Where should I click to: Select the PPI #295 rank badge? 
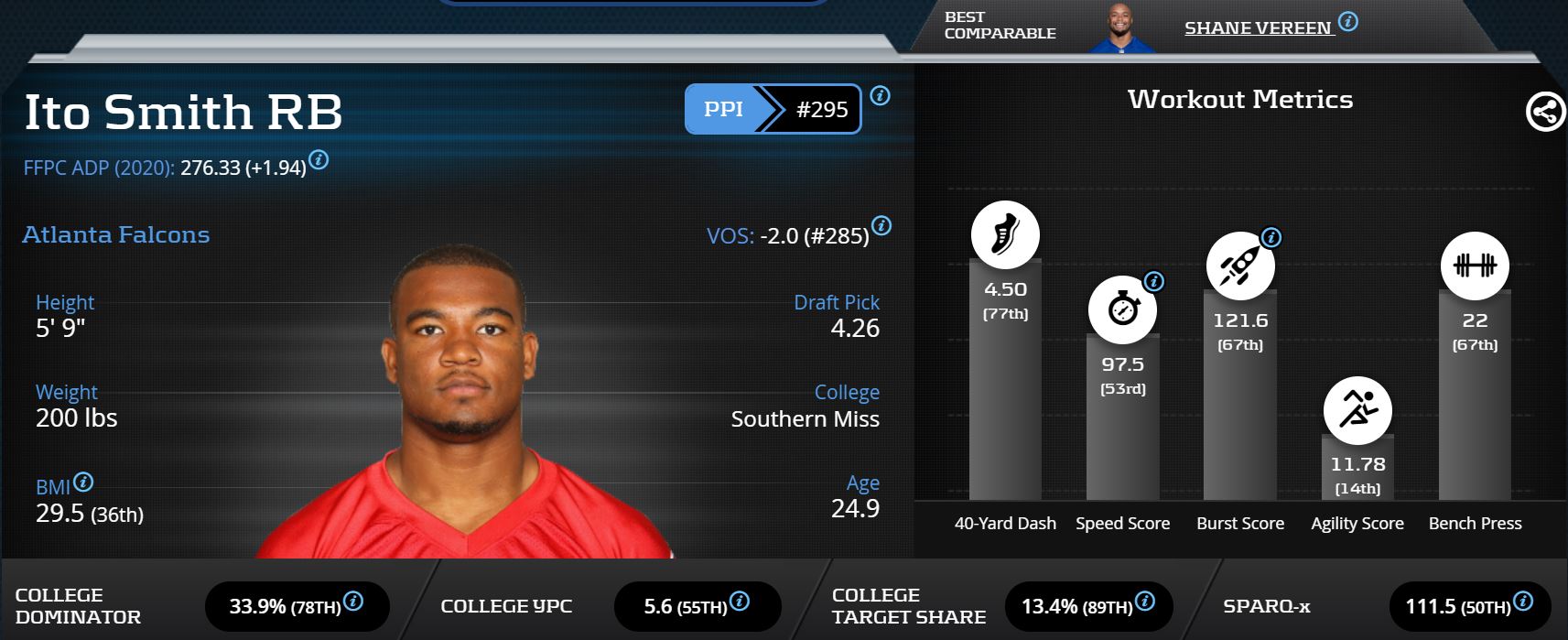(x=773, y=109)
